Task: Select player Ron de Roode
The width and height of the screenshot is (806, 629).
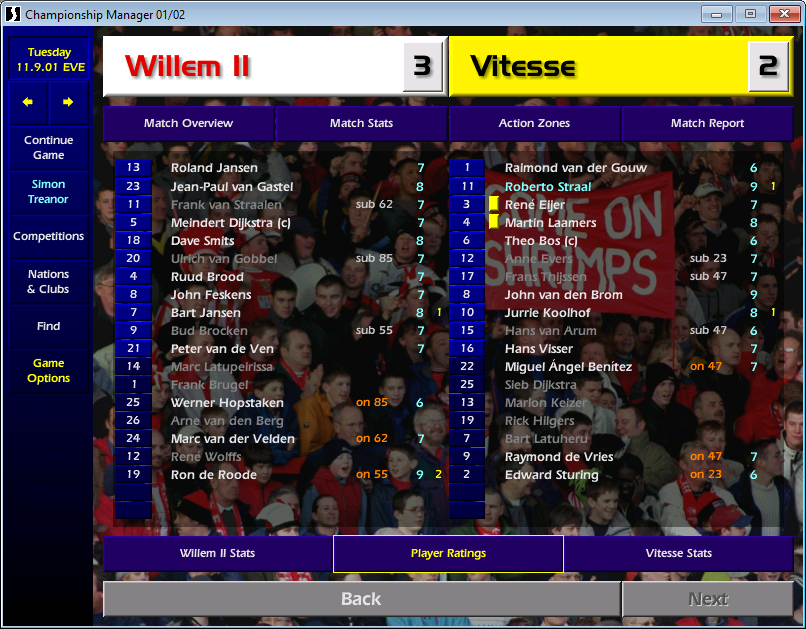Action: tap(214, 475)
